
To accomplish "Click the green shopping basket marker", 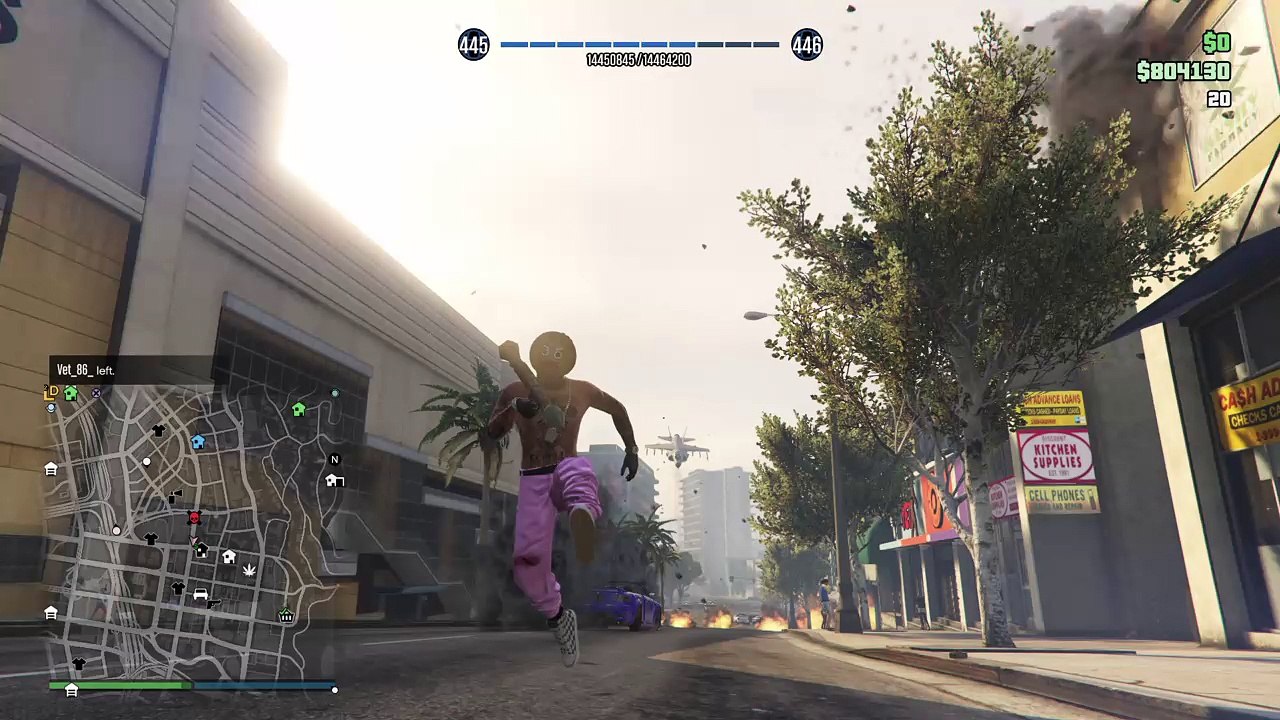I will coord(286,615).
